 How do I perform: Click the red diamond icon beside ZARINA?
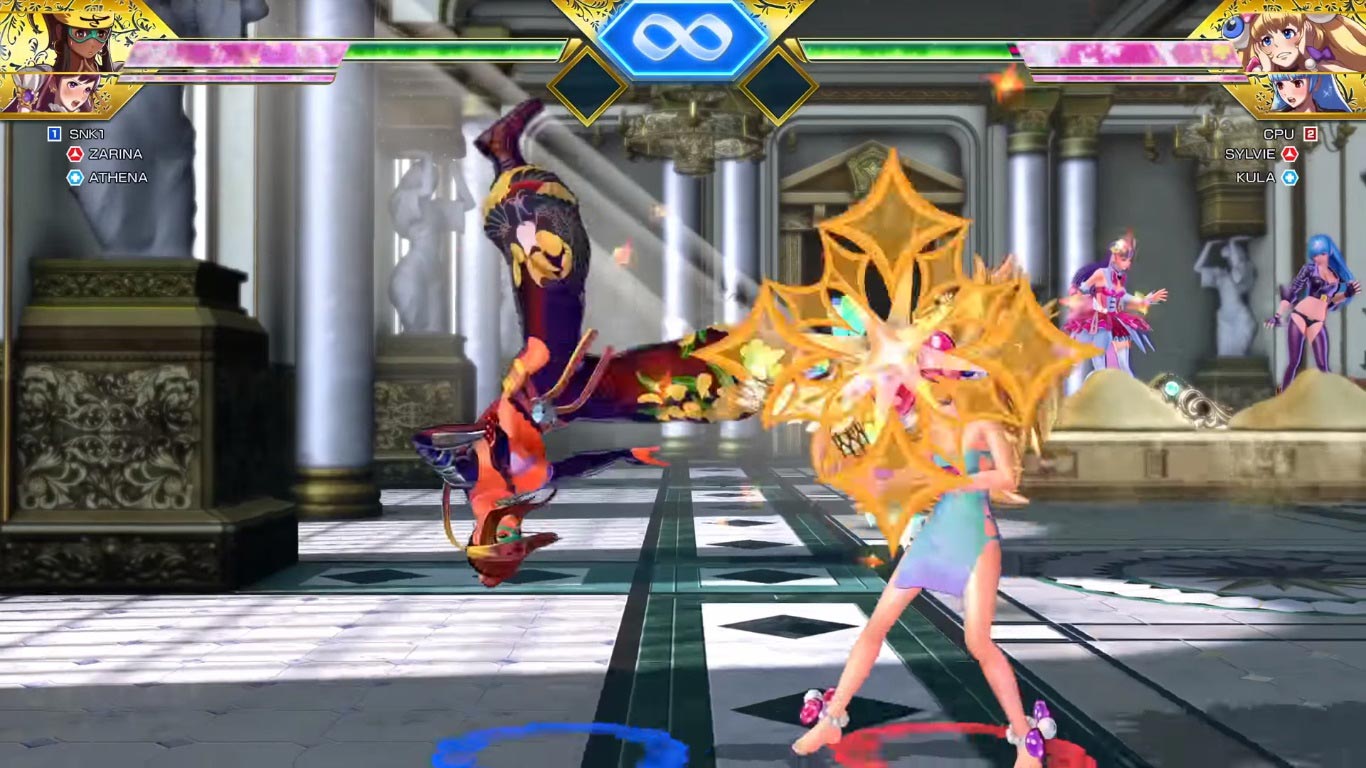[x=75, y=154]
